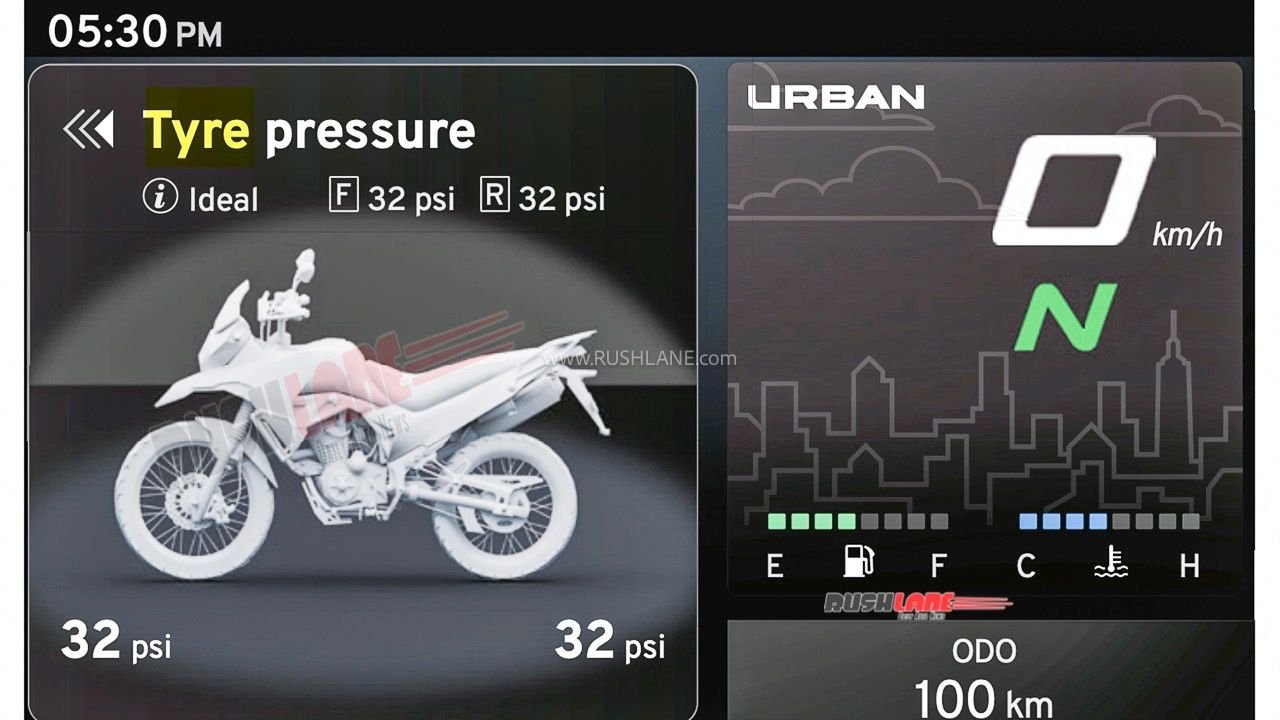Tap the green N gear indicator
Viewport: 1280px width, 720px height.
coord(1067,316)
